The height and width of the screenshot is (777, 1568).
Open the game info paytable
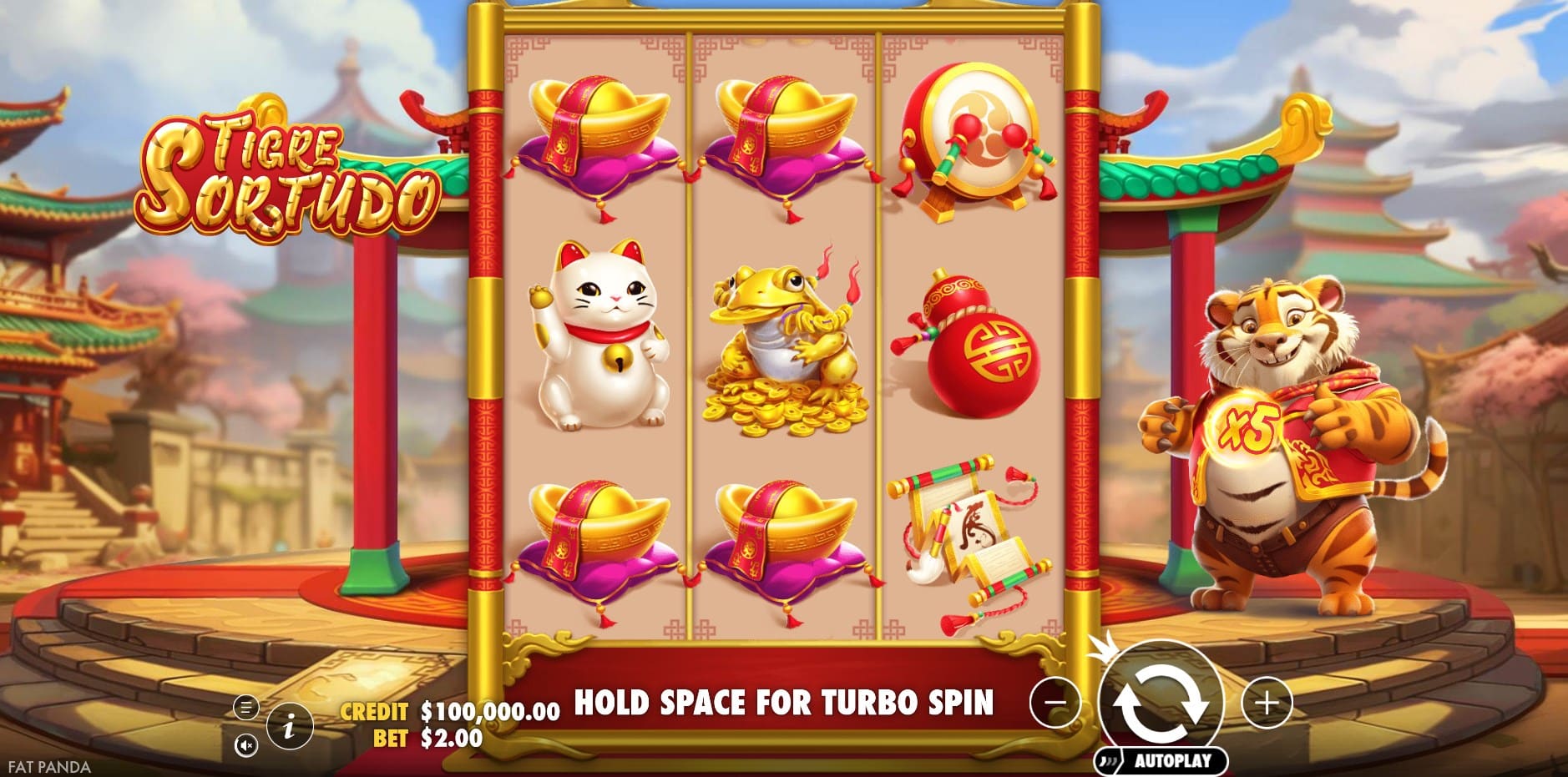tap(289, 727)
